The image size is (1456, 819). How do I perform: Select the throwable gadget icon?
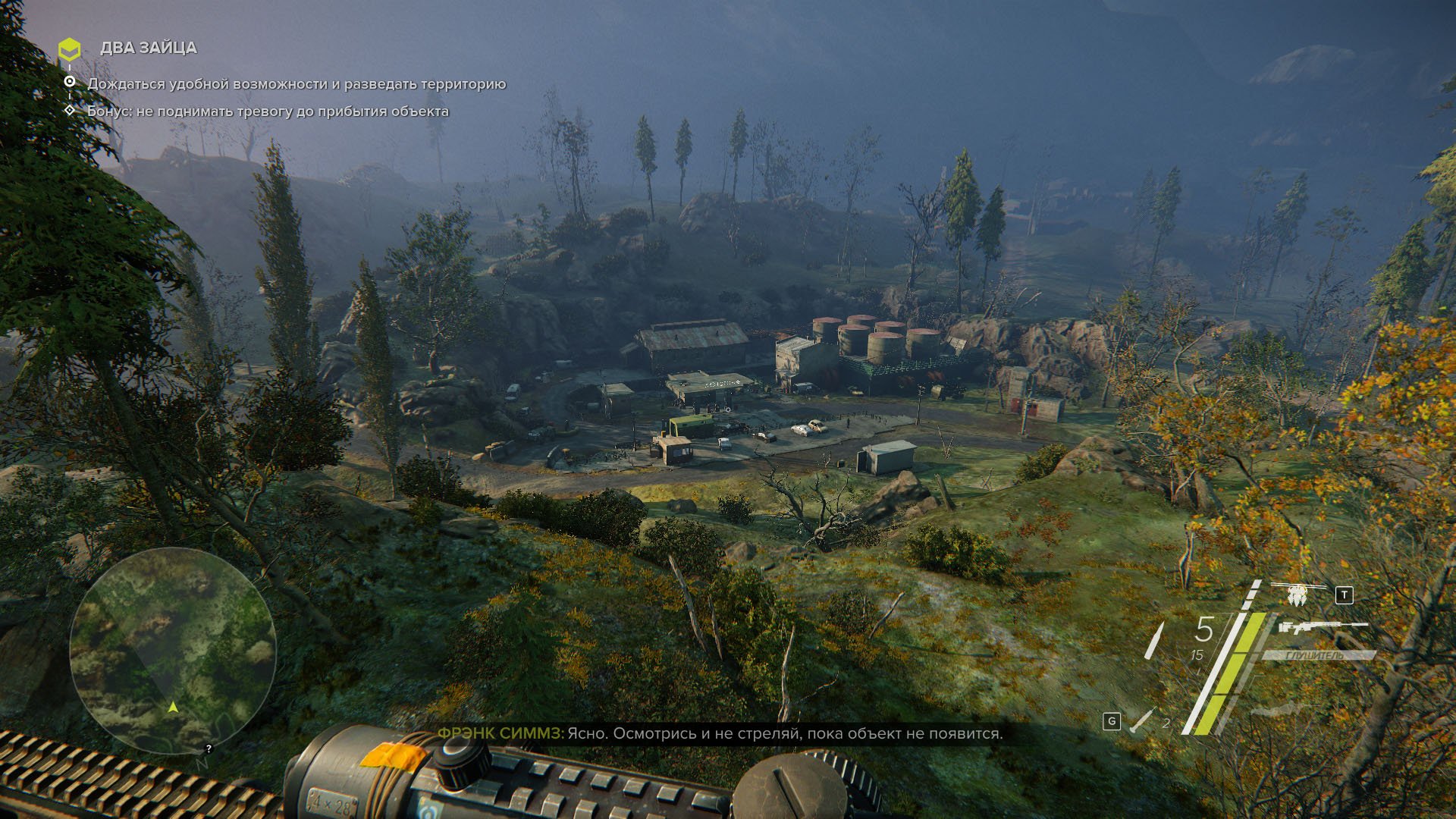coord(1141,721)
